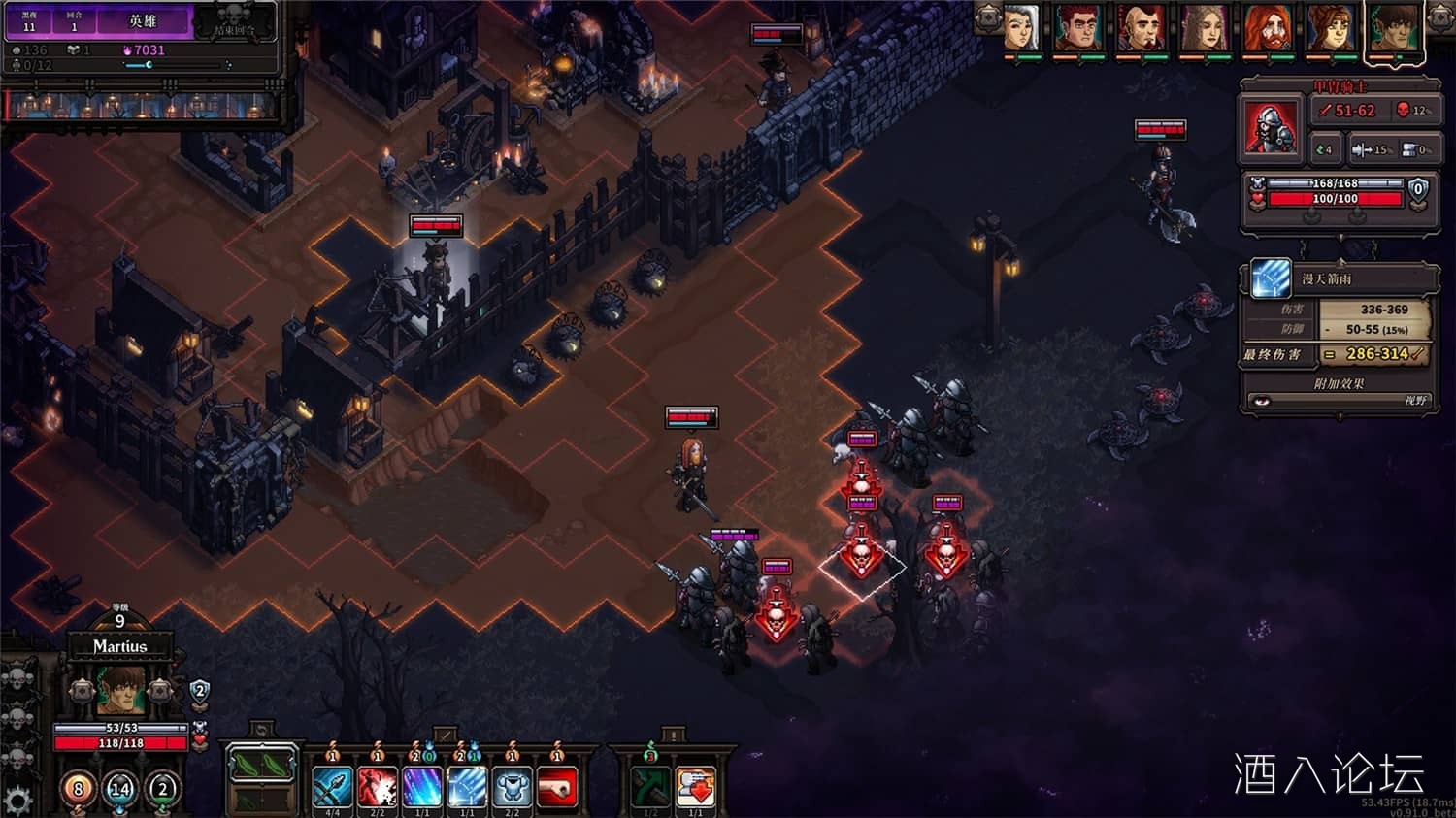1456x818 pixels.
Task: Swap weapon sets with the cycle arrows button
Action: coord(260,730)
